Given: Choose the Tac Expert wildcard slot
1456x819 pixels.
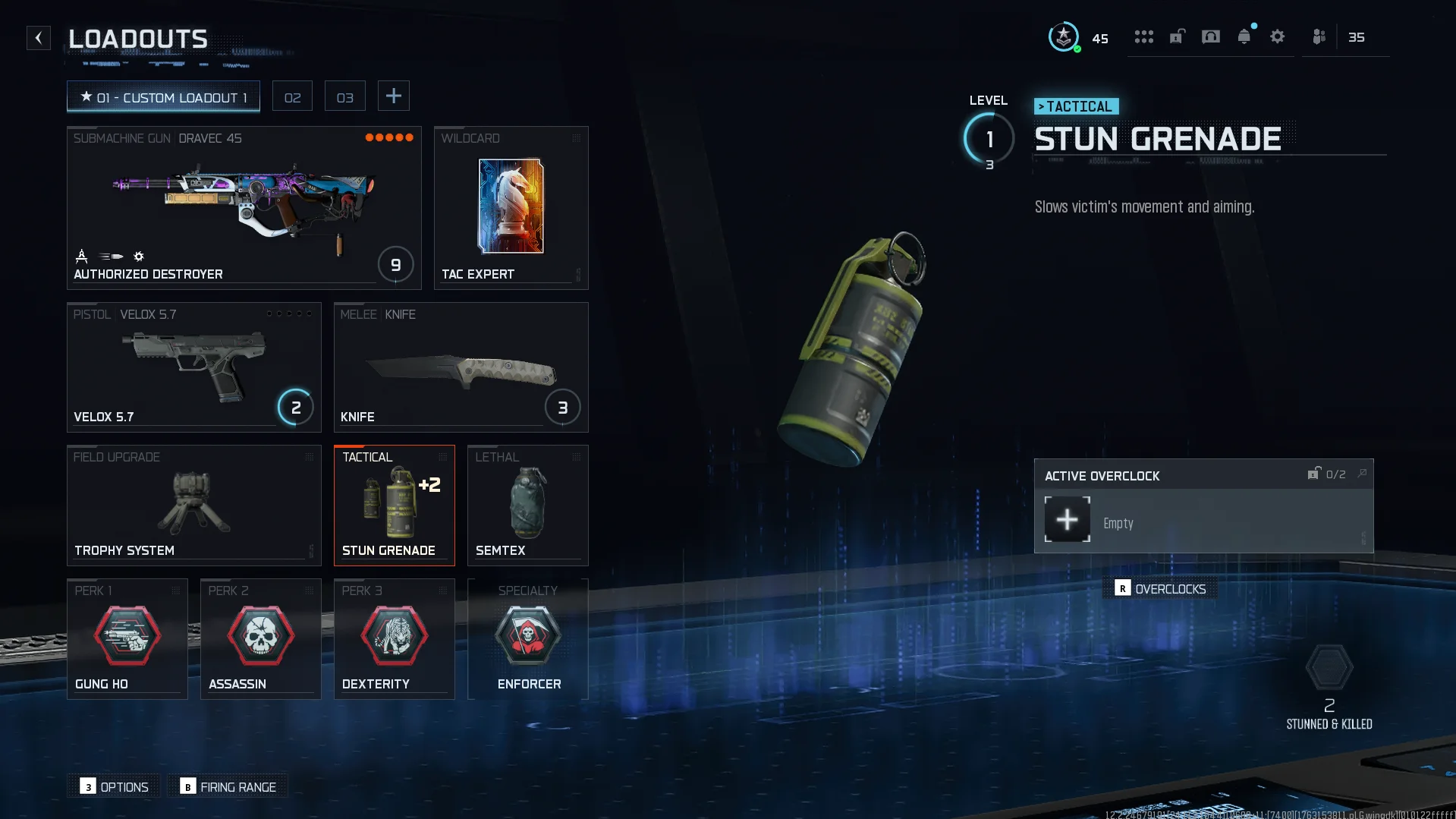Looking at the screenshot, I should pos(511,207).
